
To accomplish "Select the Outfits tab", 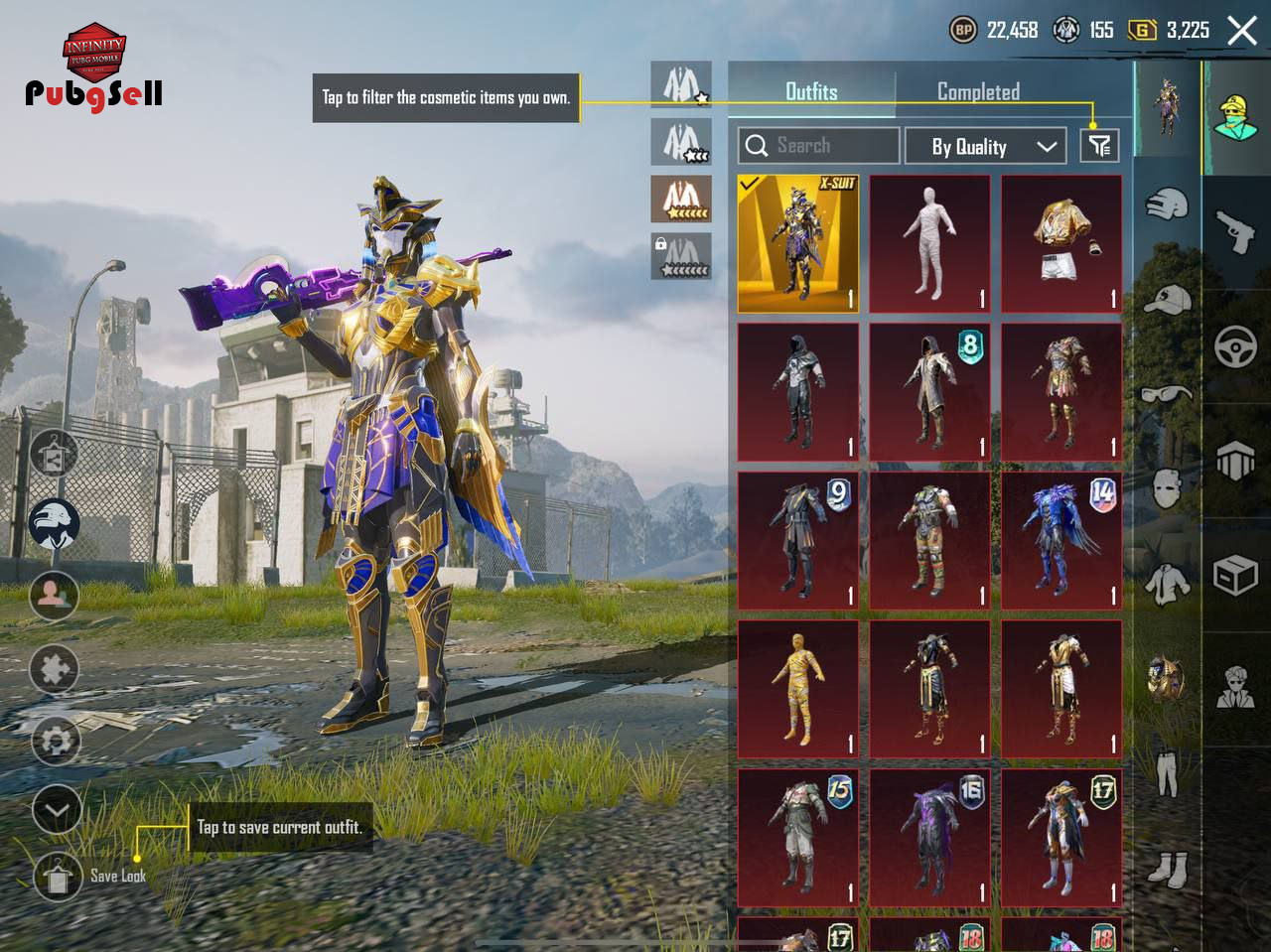I will click(x=811, y=92).
